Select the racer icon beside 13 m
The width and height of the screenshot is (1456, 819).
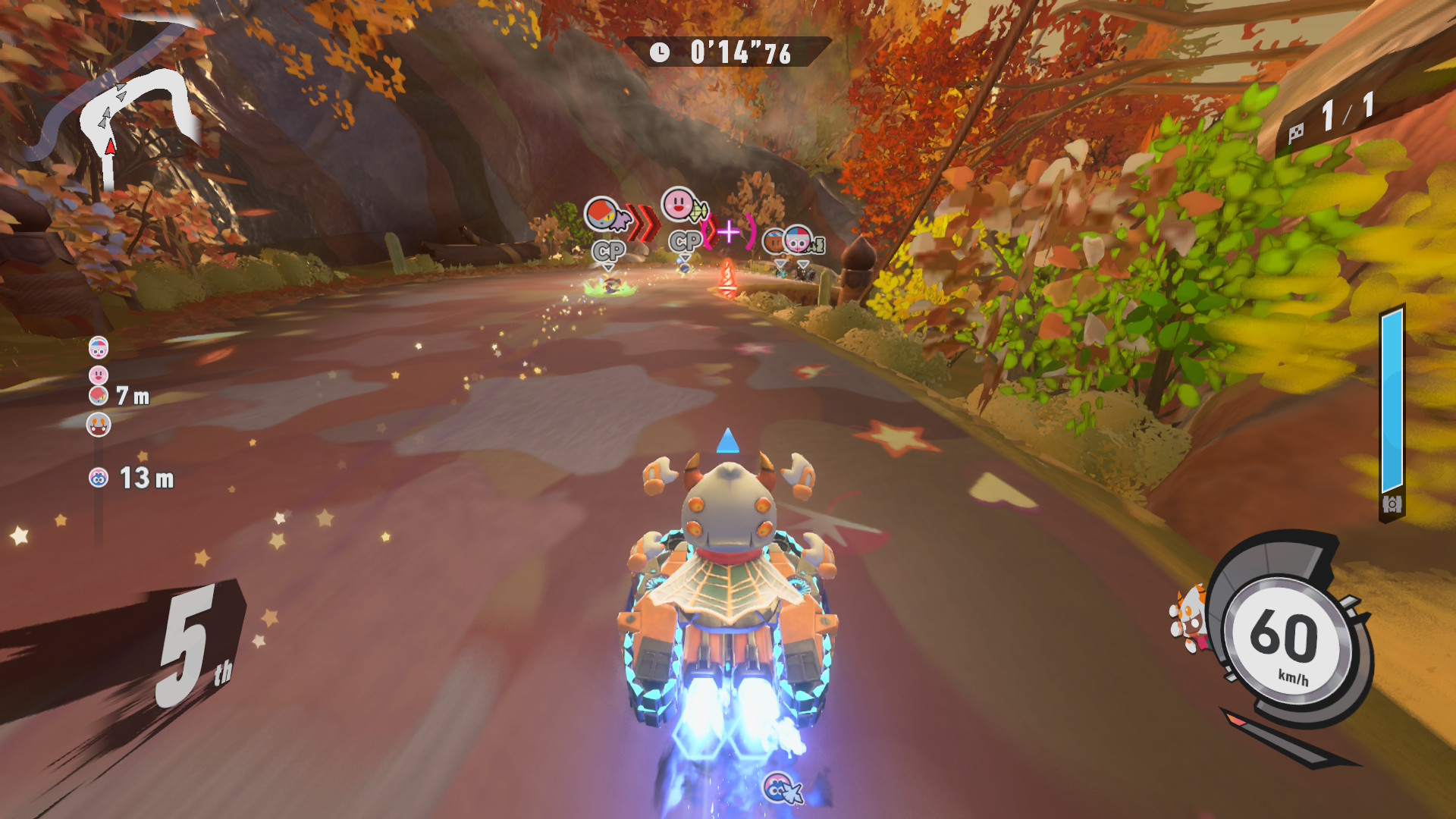tap(99, 478)
